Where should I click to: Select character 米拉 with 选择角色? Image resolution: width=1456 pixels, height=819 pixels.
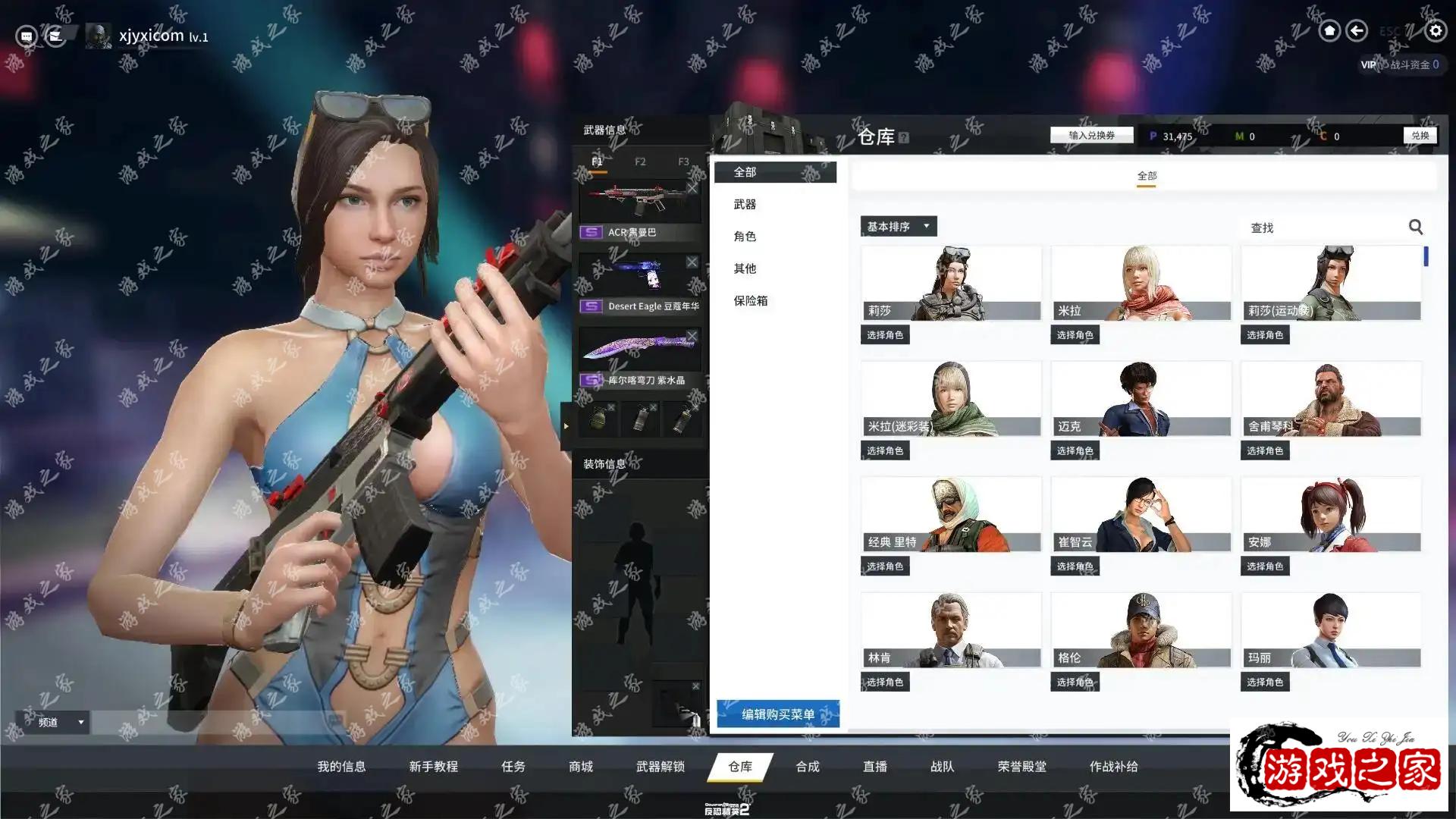click(1075, 335)
